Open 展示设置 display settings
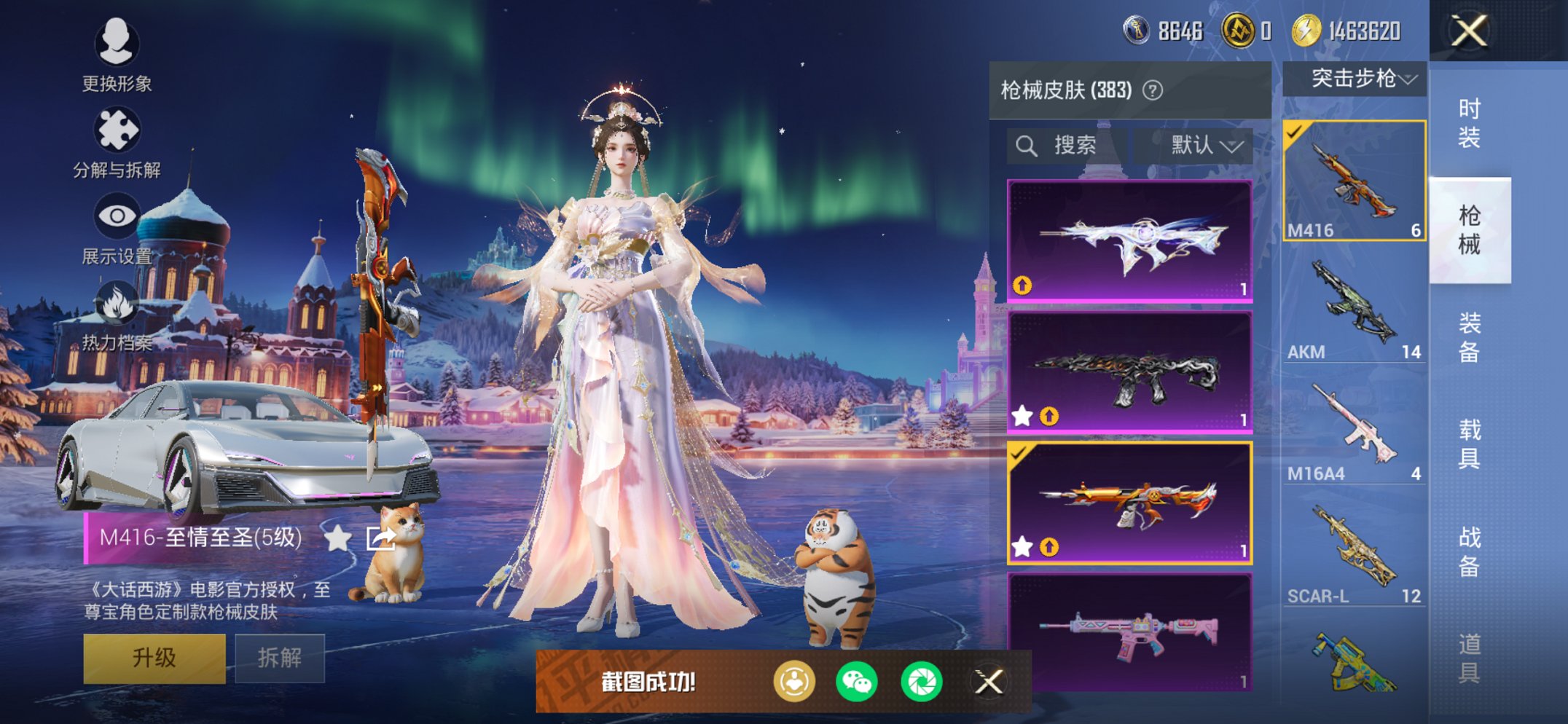1568x724 pixels. tap(117, 216)
